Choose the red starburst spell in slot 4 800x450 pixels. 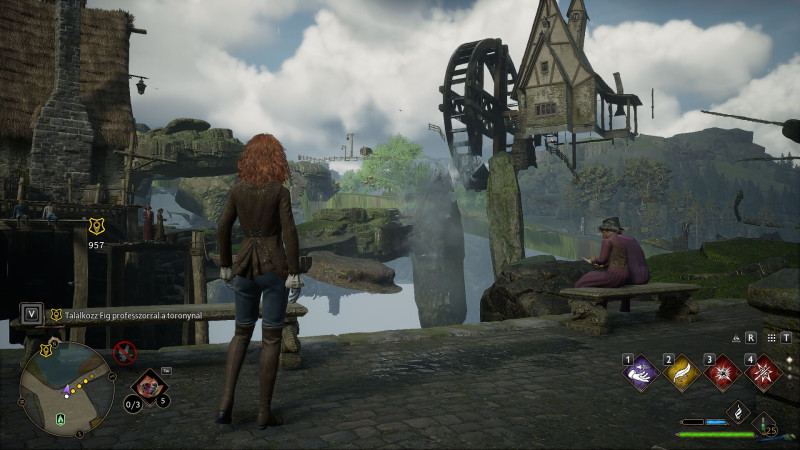pyautogui.click(x=763, y=374)
